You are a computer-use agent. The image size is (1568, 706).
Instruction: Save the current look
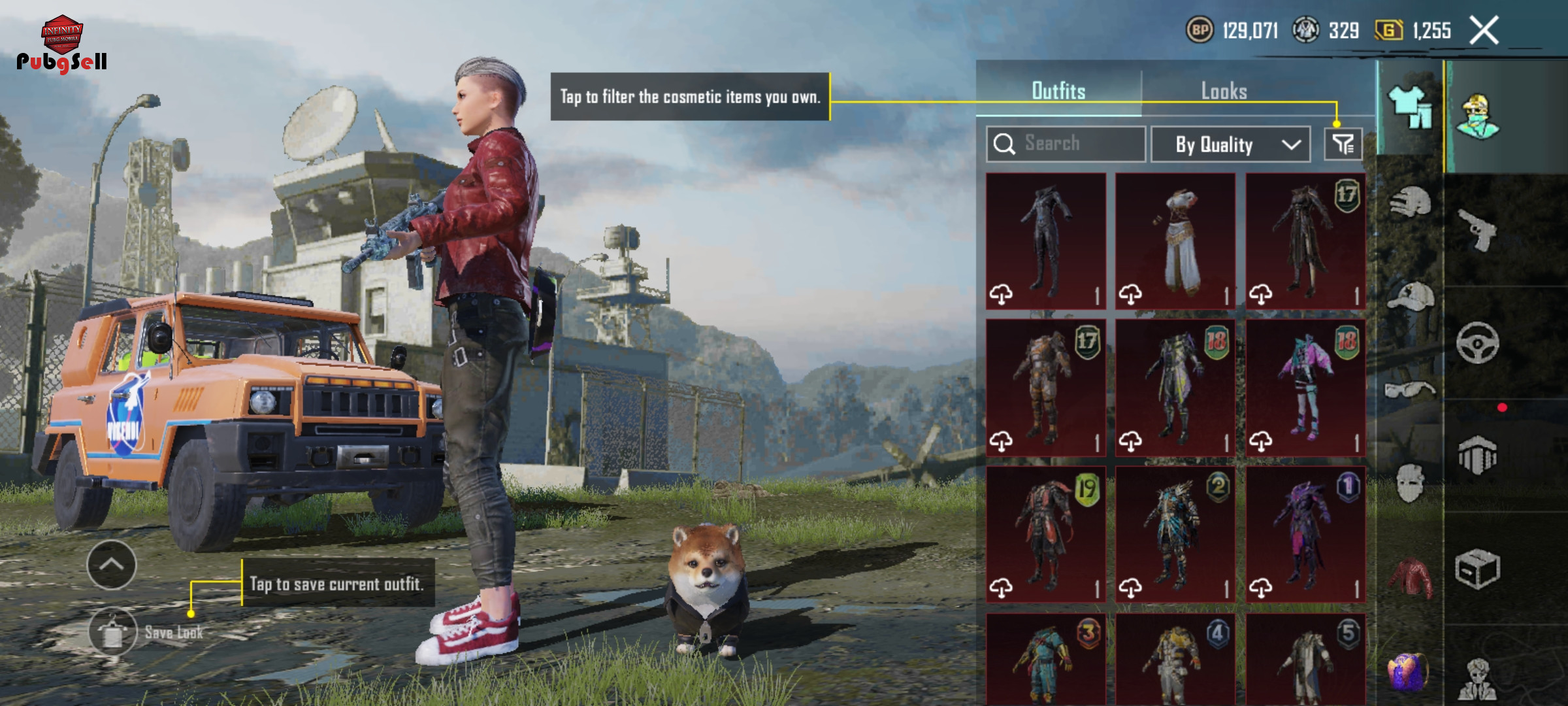[x=113, y=632]
